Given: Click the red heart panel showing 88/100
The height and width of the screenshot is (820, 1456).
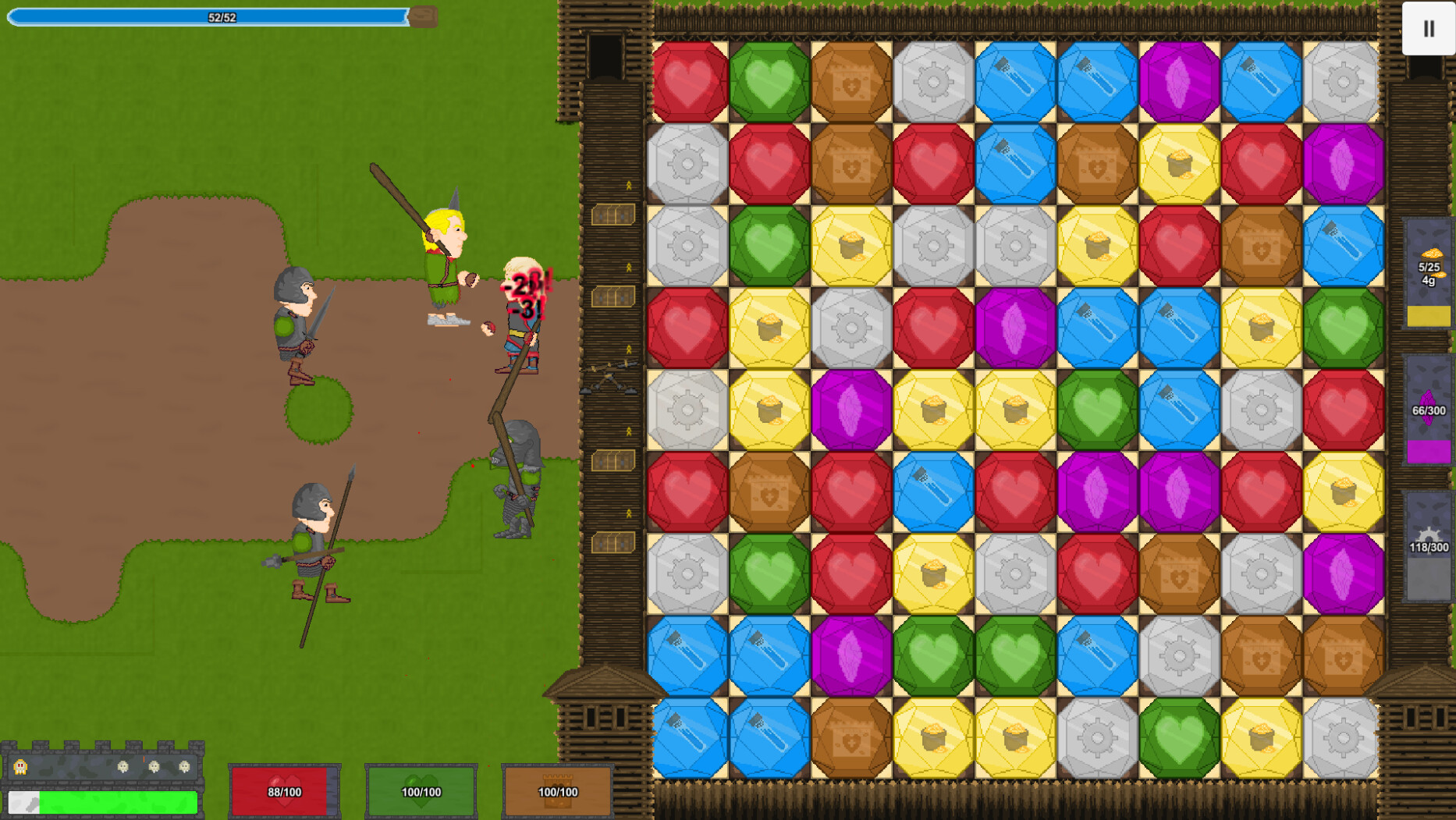Looking at the screenshot, I should coord(283,790).
